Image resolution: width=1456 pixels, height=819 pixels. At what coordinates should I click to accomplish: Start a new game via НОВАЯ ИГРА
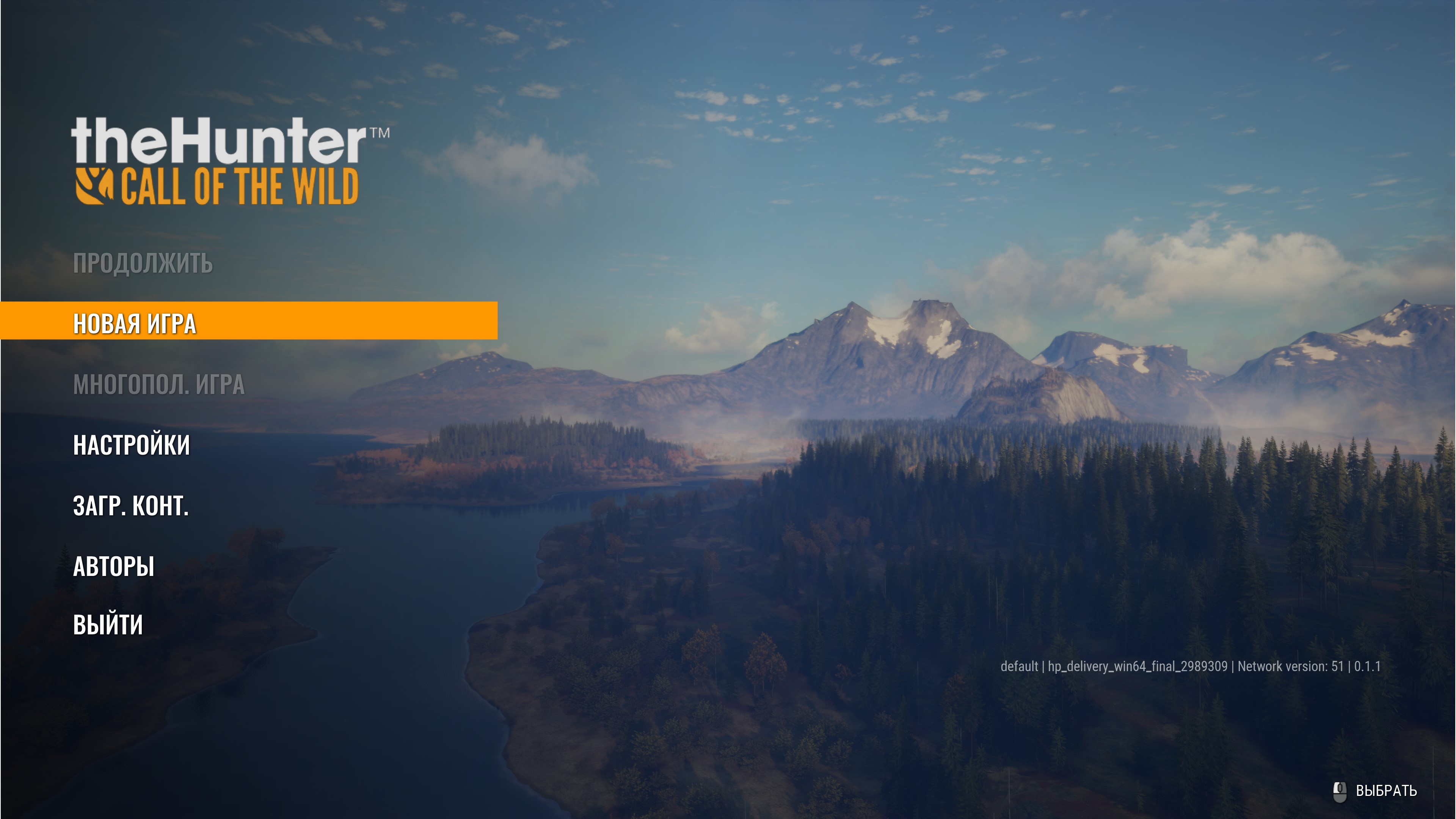tap(135, 323)
